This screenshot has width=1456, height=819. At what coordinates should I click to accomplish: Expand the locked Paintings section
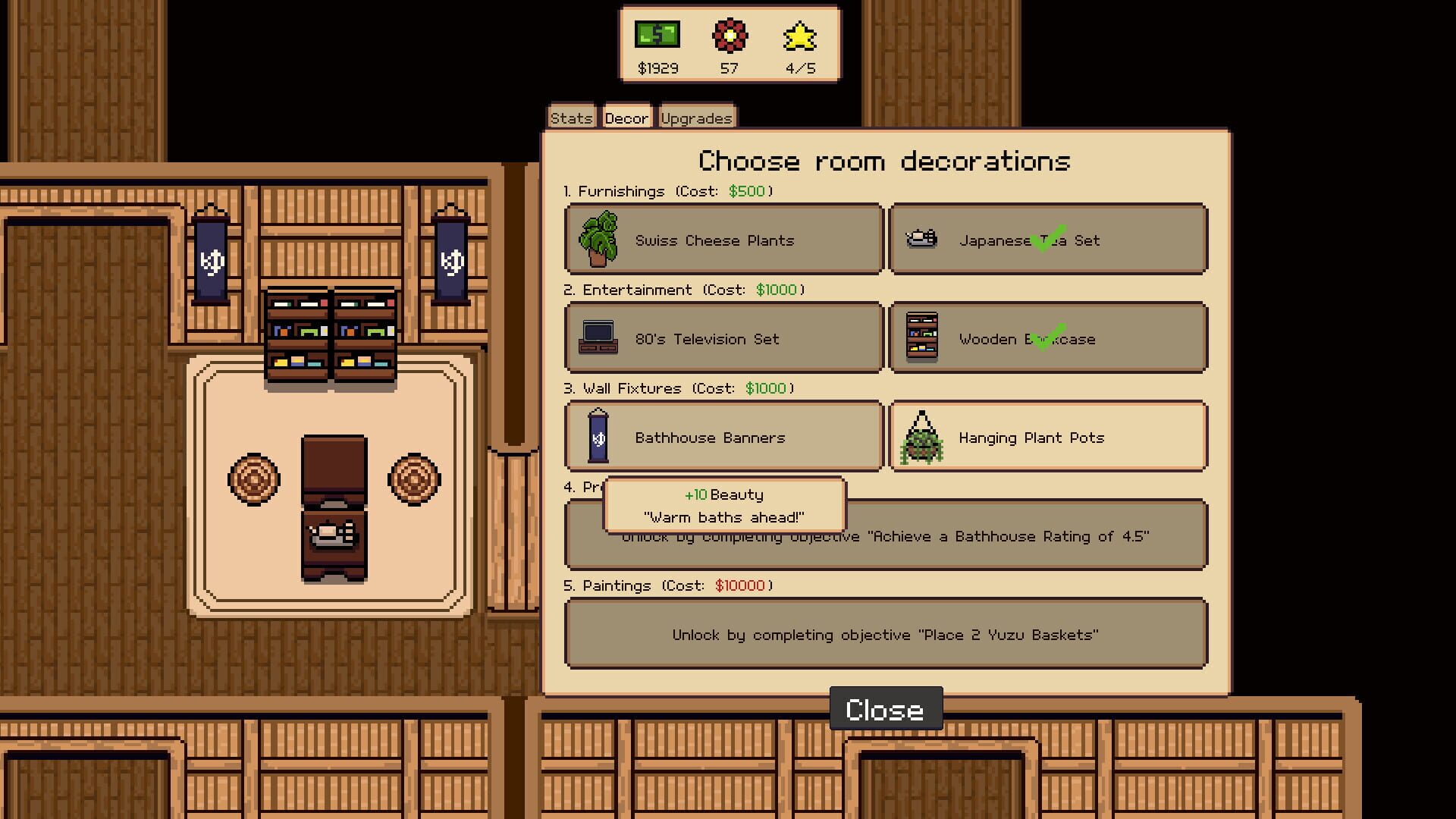coord(885,634)
